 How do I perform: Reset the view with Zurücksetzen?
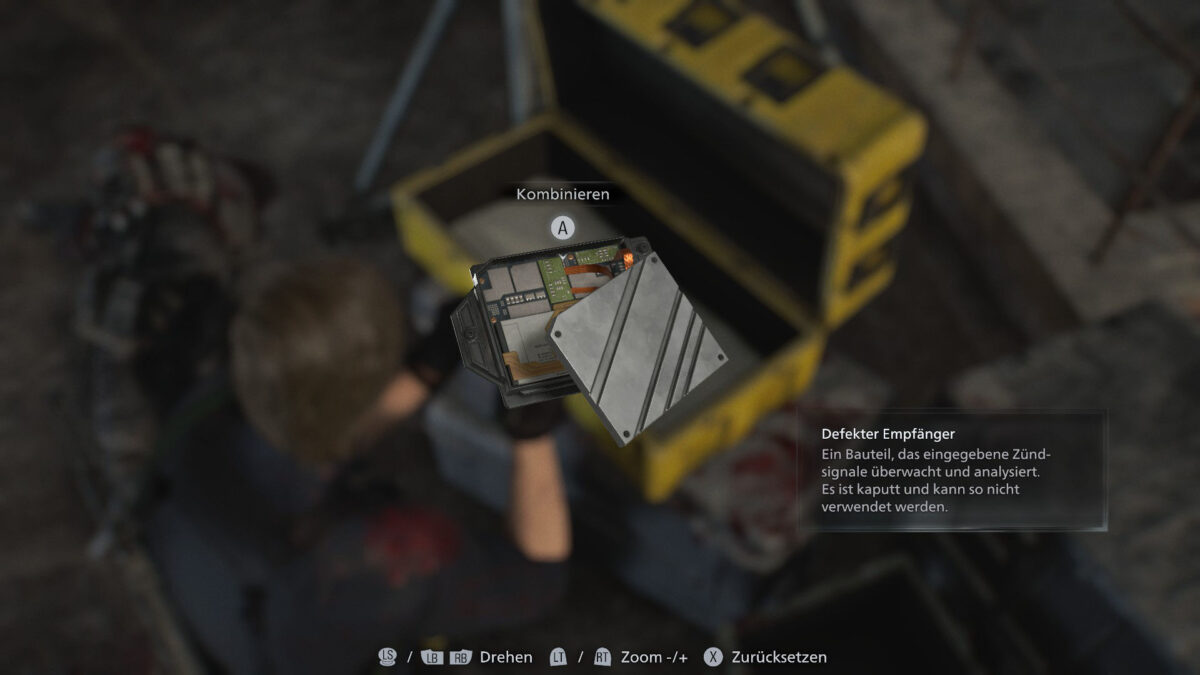click(x=766, y=657)
